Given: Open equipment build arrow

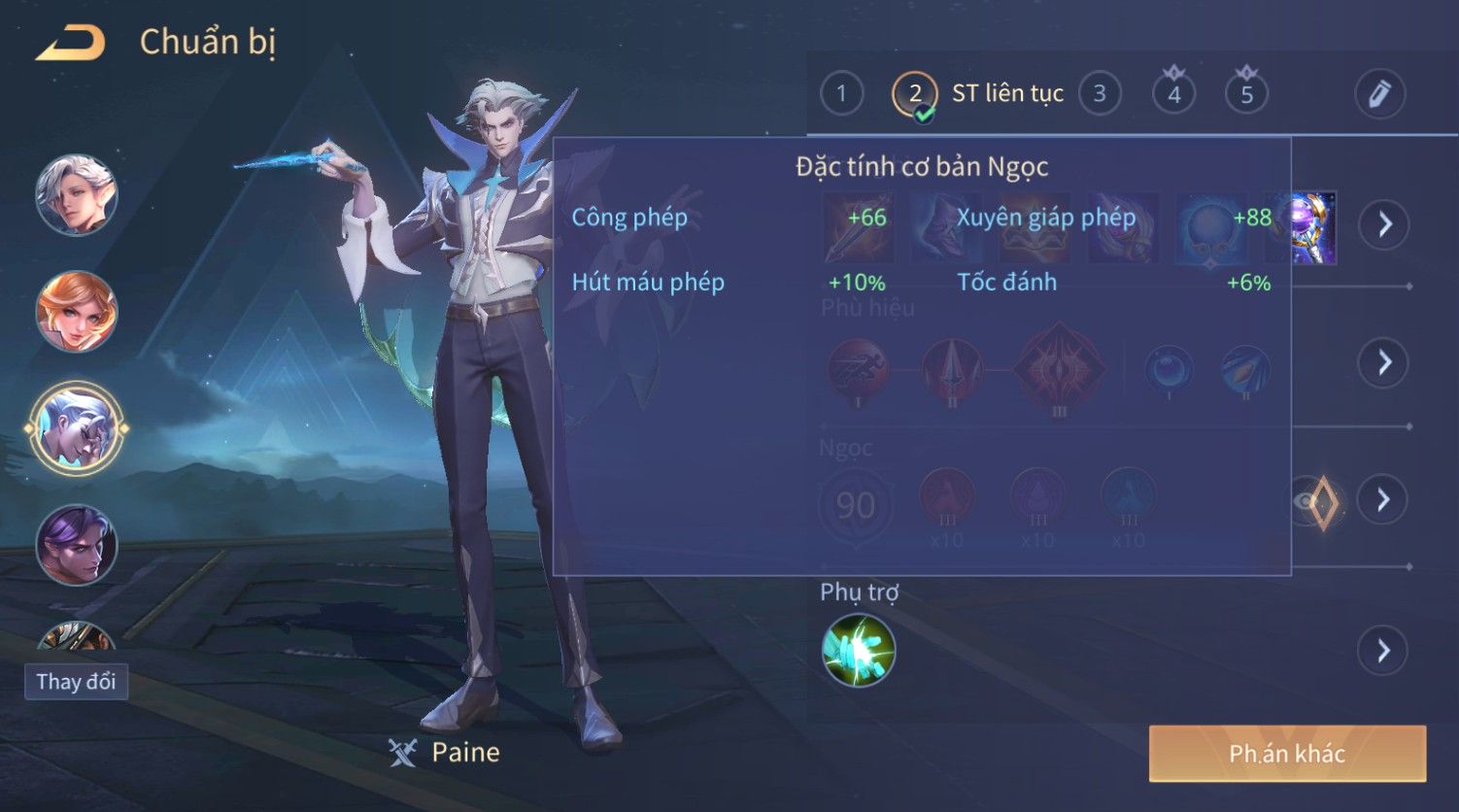Looking at the screenshot, I should point(1384,225).
